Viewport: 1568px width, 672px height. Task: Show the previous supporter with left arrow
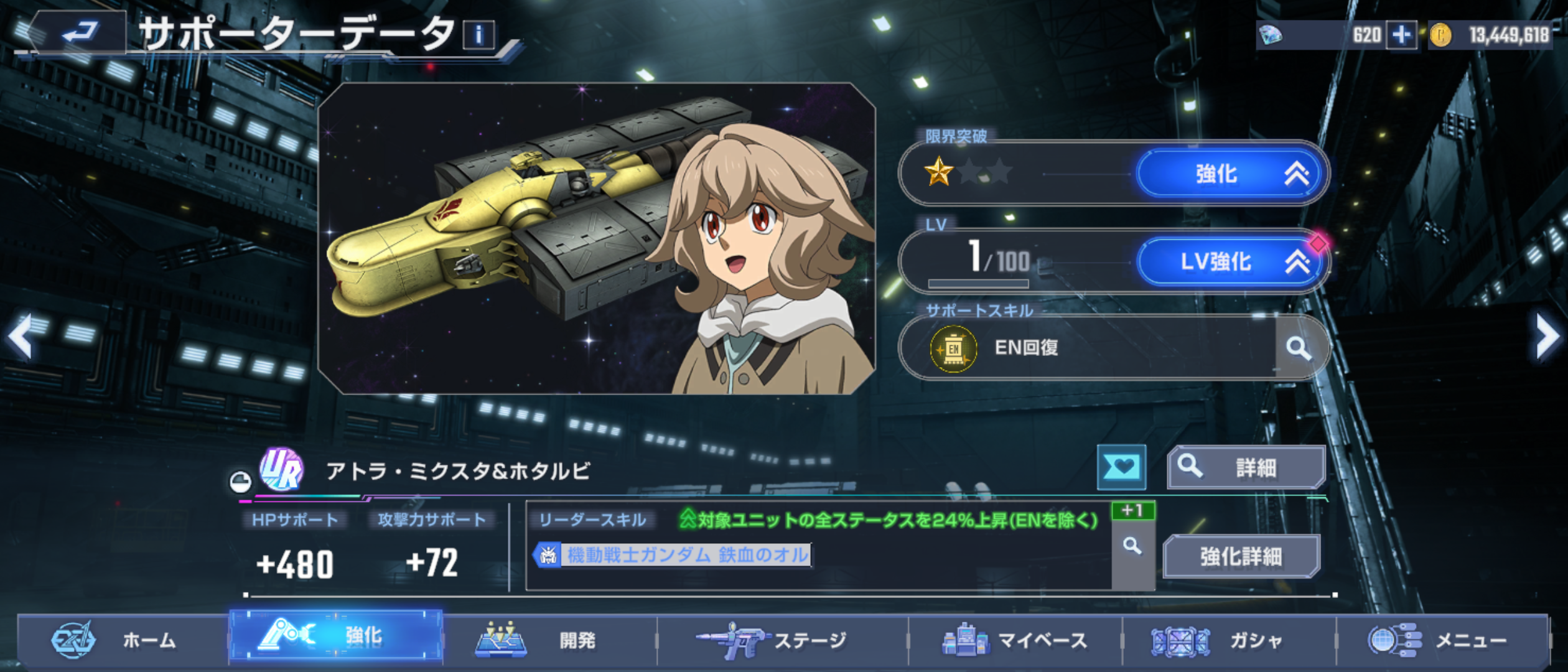click(21, 336)
